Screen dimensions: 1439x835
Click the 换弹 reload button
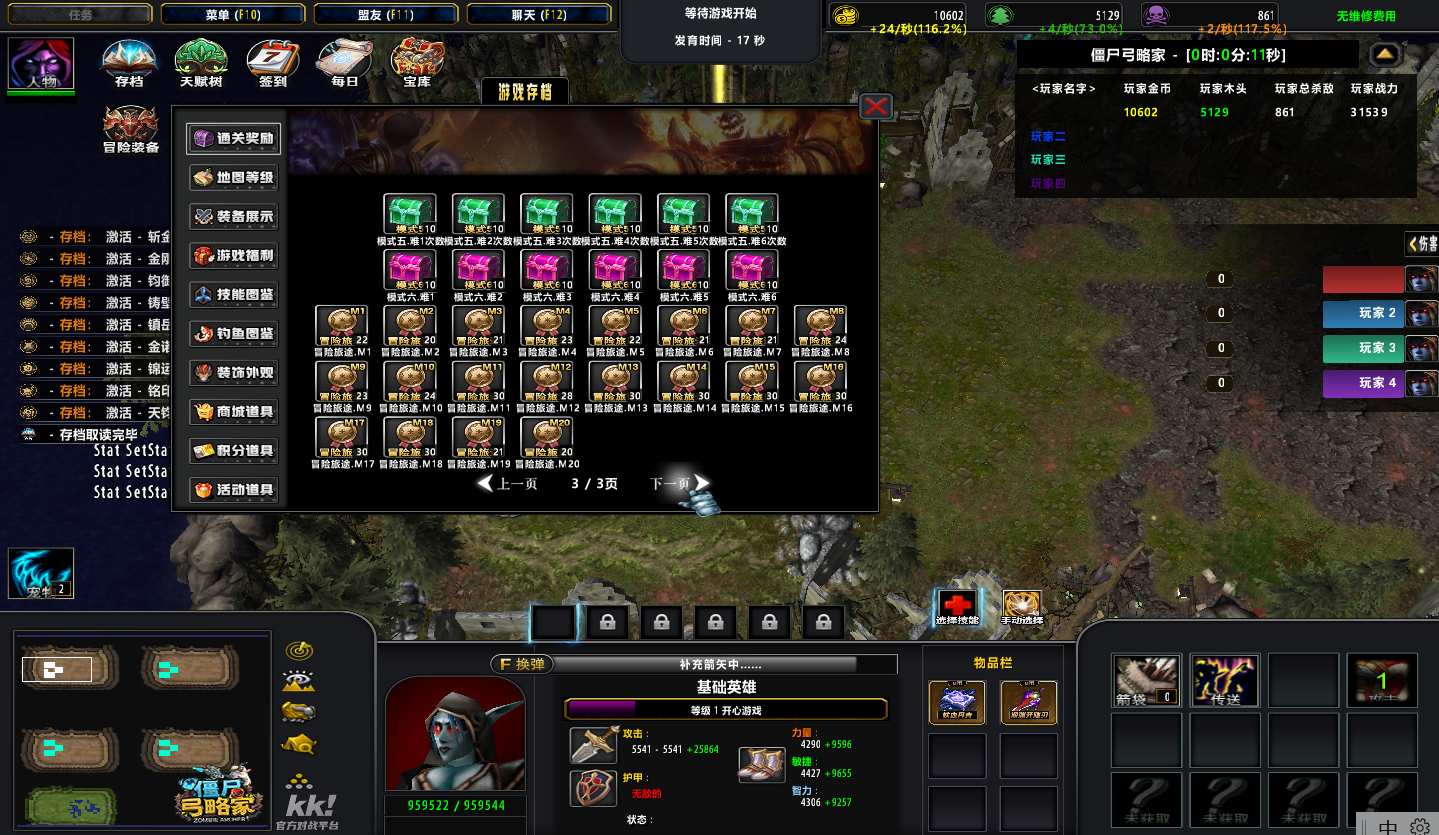[x=520, y=664]
